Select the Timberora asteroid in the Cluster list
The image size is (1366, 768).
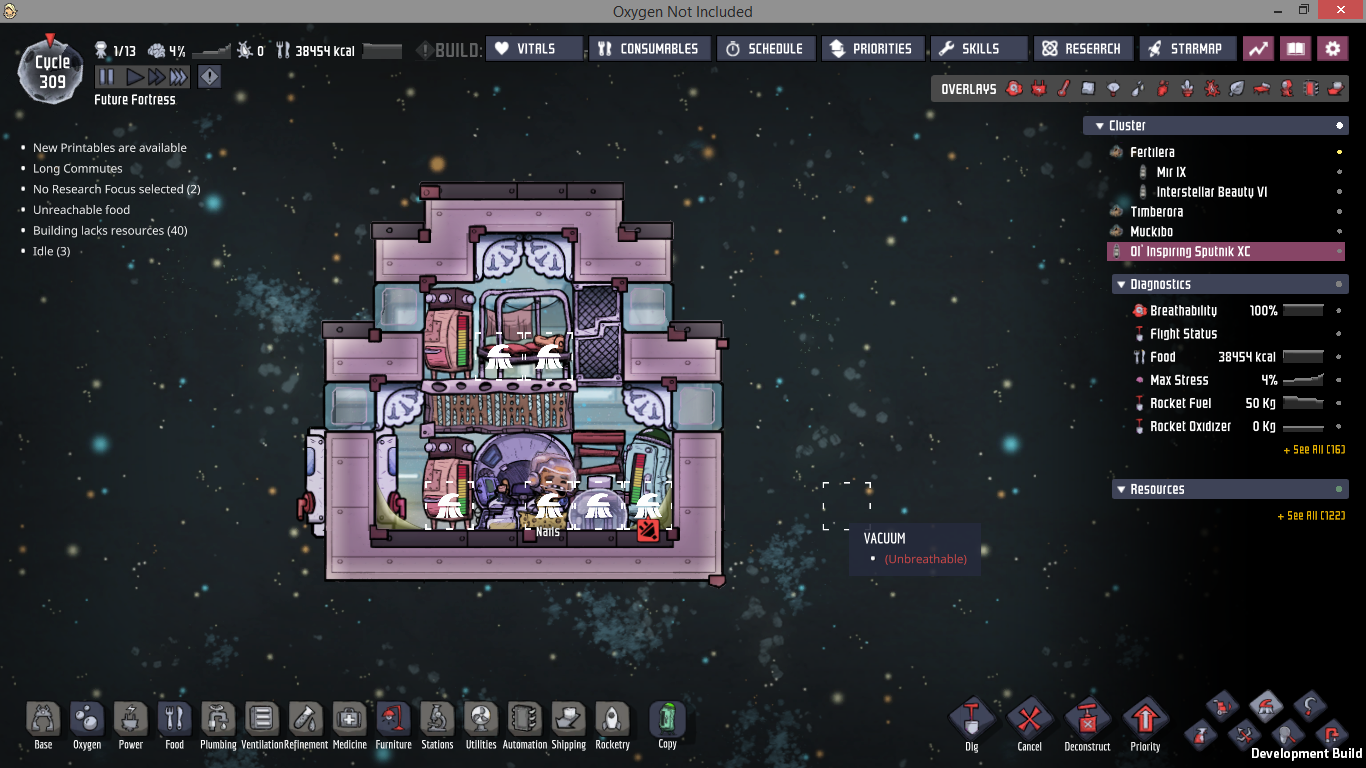click(x=1156, y=212)
